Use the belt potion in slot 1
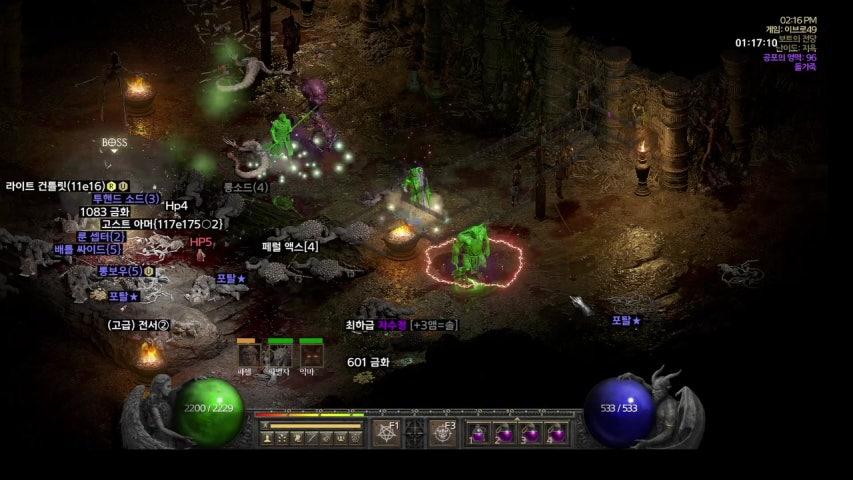The image size is (853, 480). coord(479,434)
